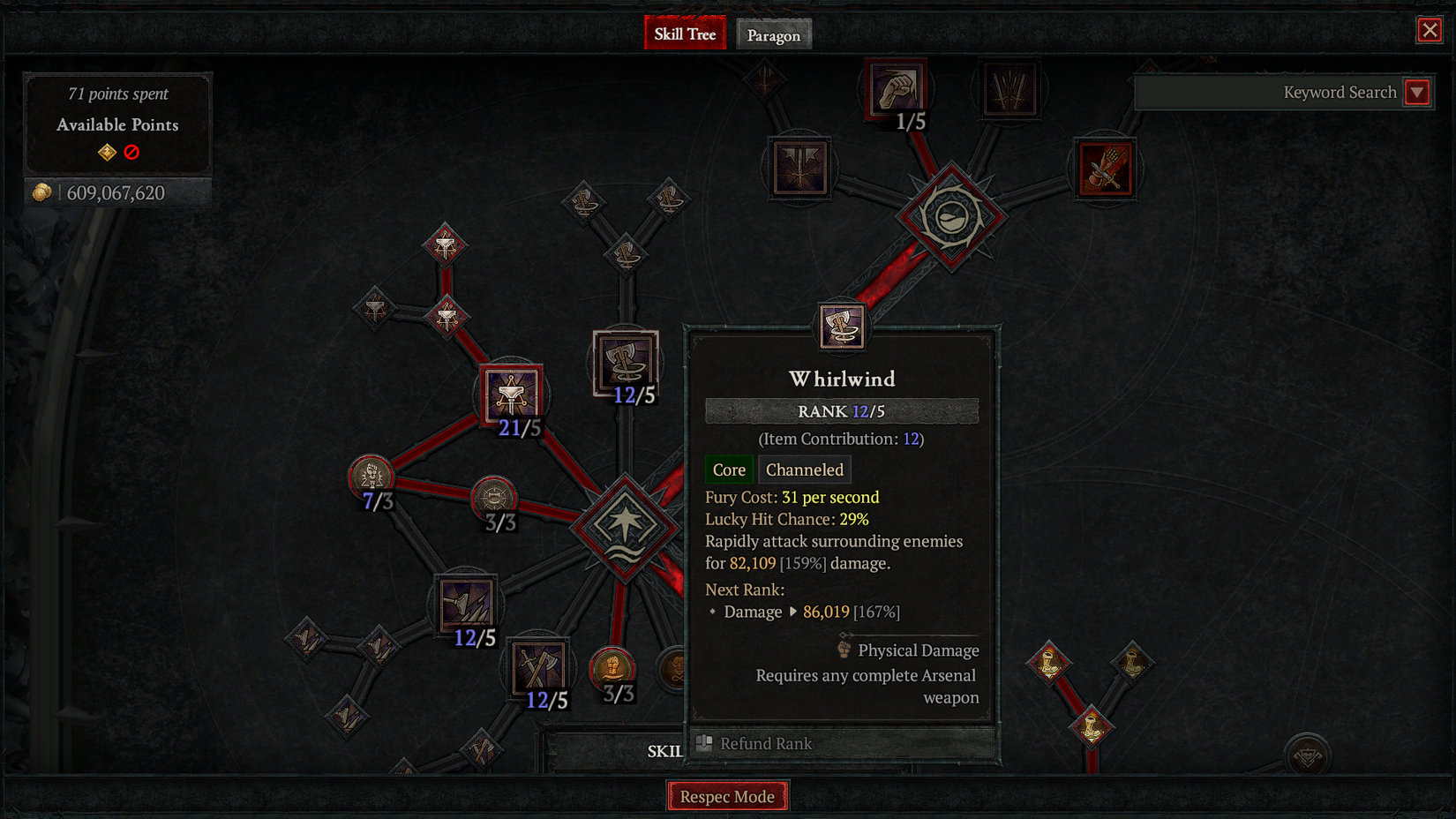Select the Skill Tree tab

[x=685, y=33]
